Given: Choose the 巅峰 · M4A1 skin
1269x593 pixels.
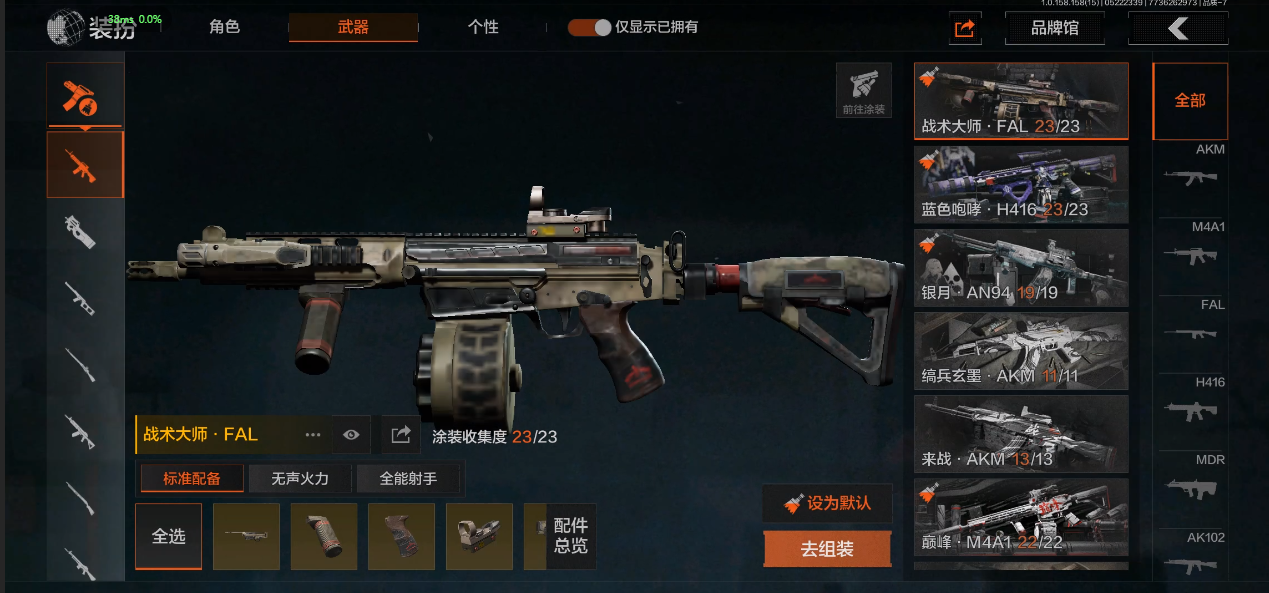Looking at the screenshot, I should click(x=1021, y=517).
